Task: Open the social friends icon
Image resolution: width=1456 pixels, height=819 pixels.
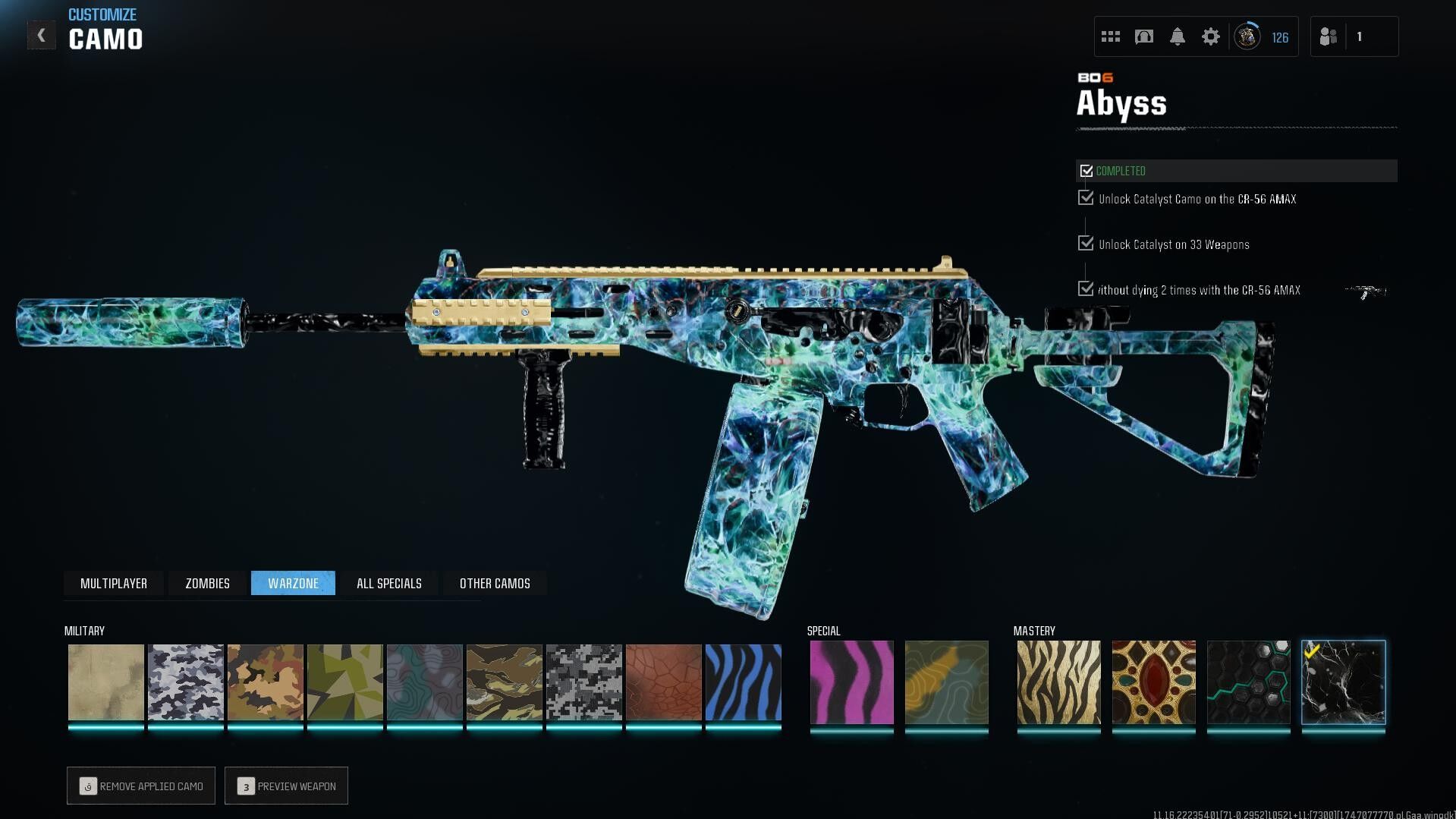Action: click(x=1329, y=36)
